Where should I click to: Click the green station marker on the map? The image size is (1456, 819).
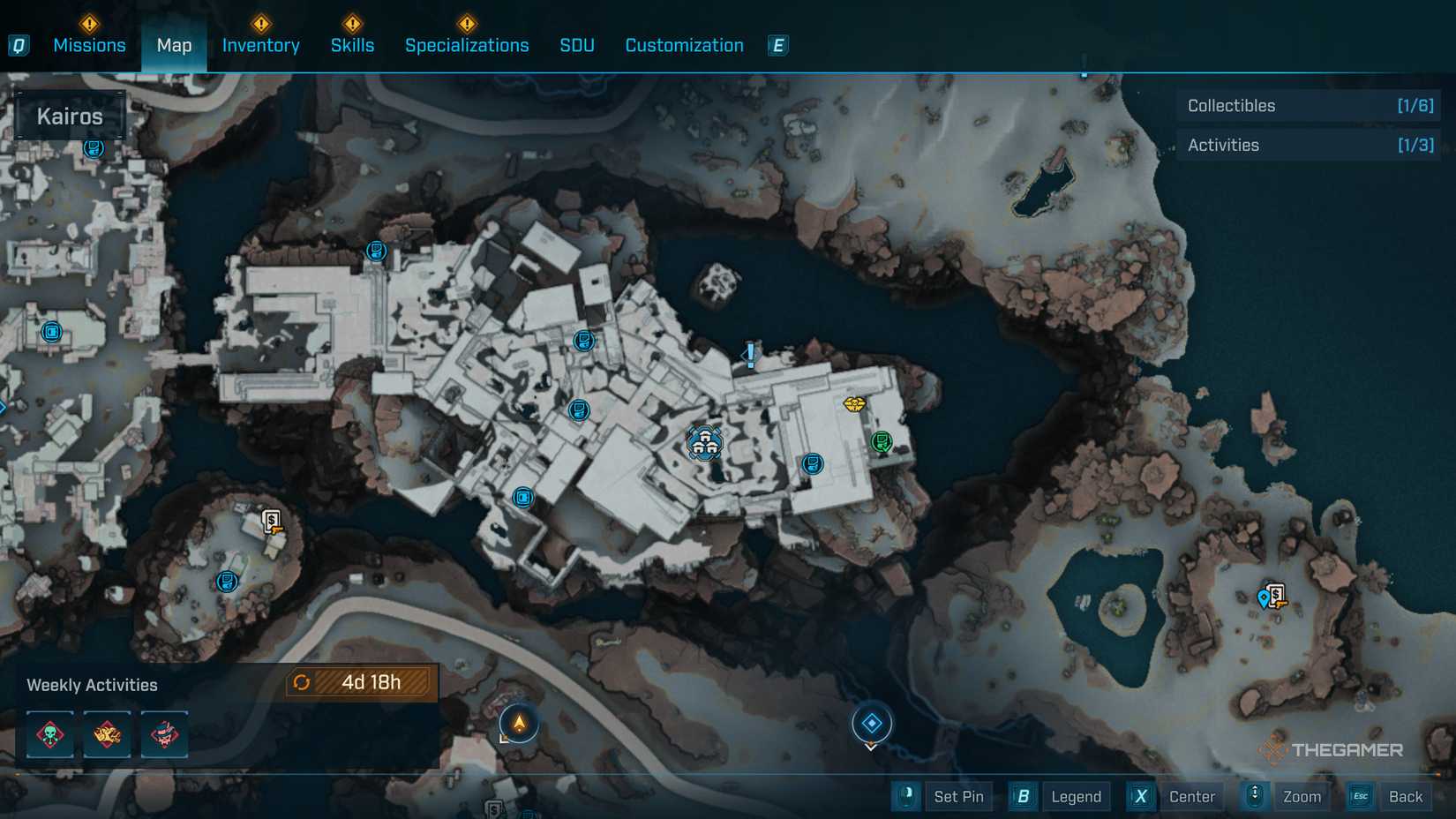pos(880,440)
